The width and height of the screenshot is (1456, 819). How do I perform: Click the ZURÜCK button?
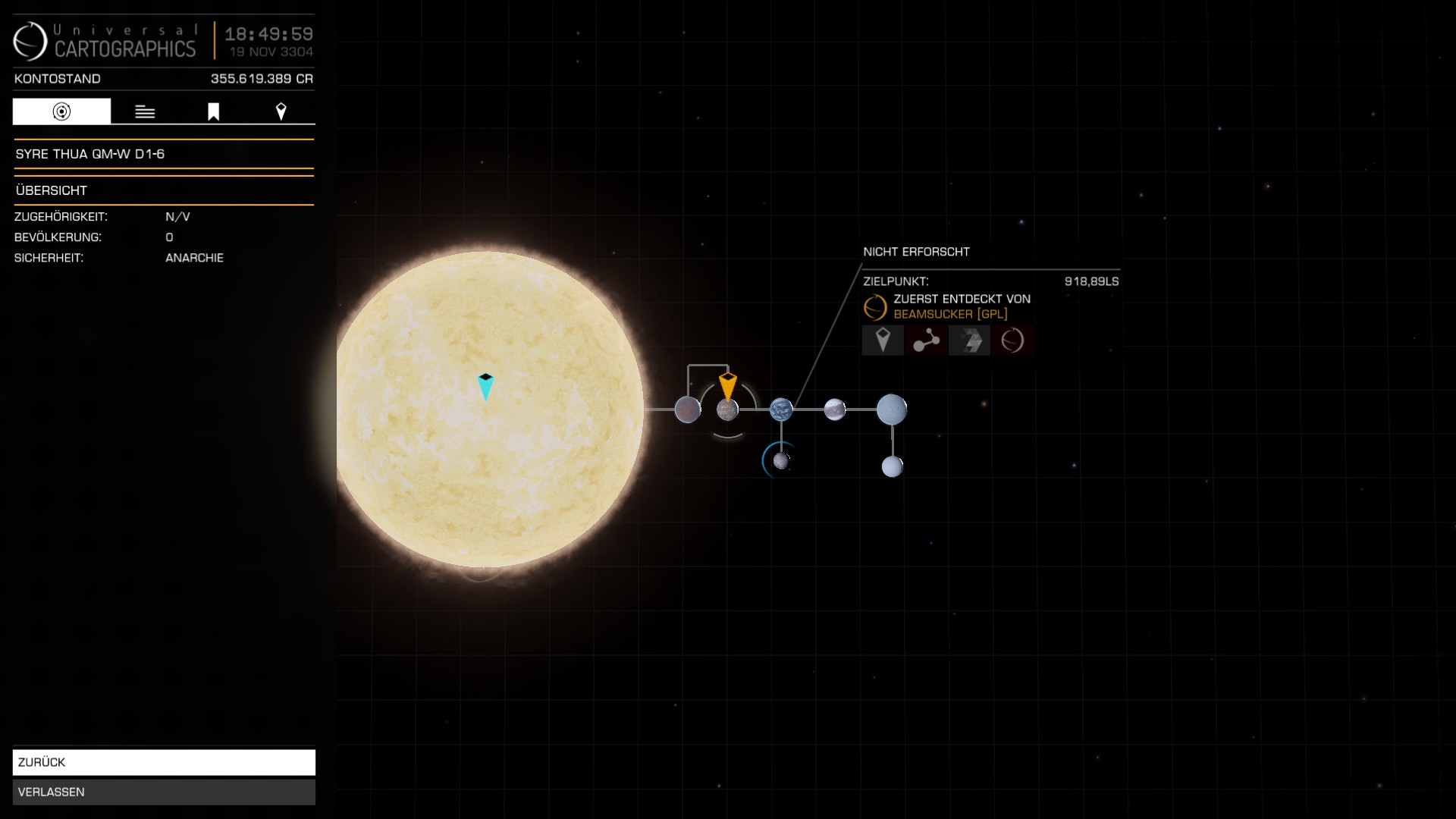click(164, 762)
